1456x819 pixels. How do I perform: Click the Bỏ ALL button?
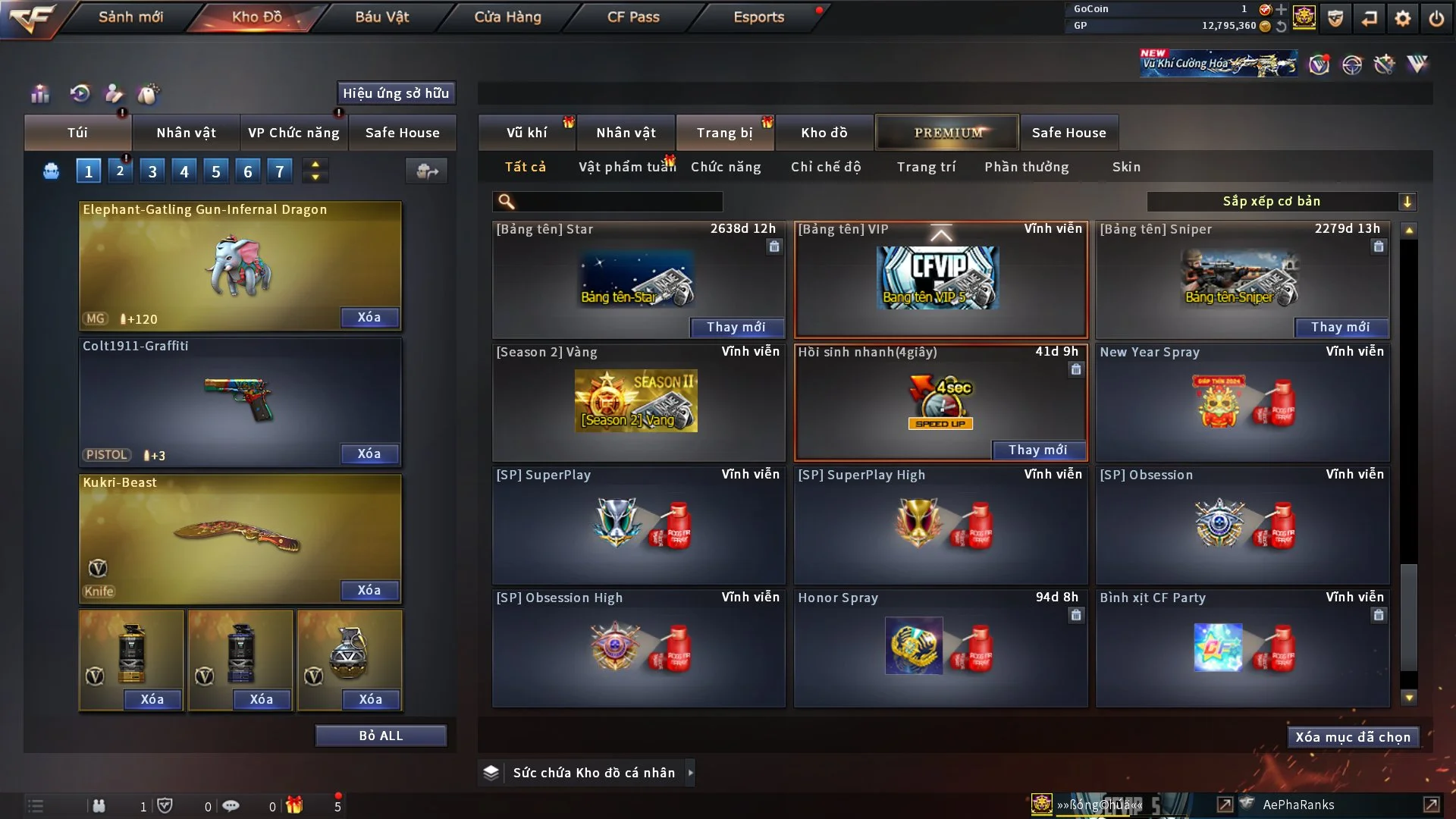coord(381,736)
